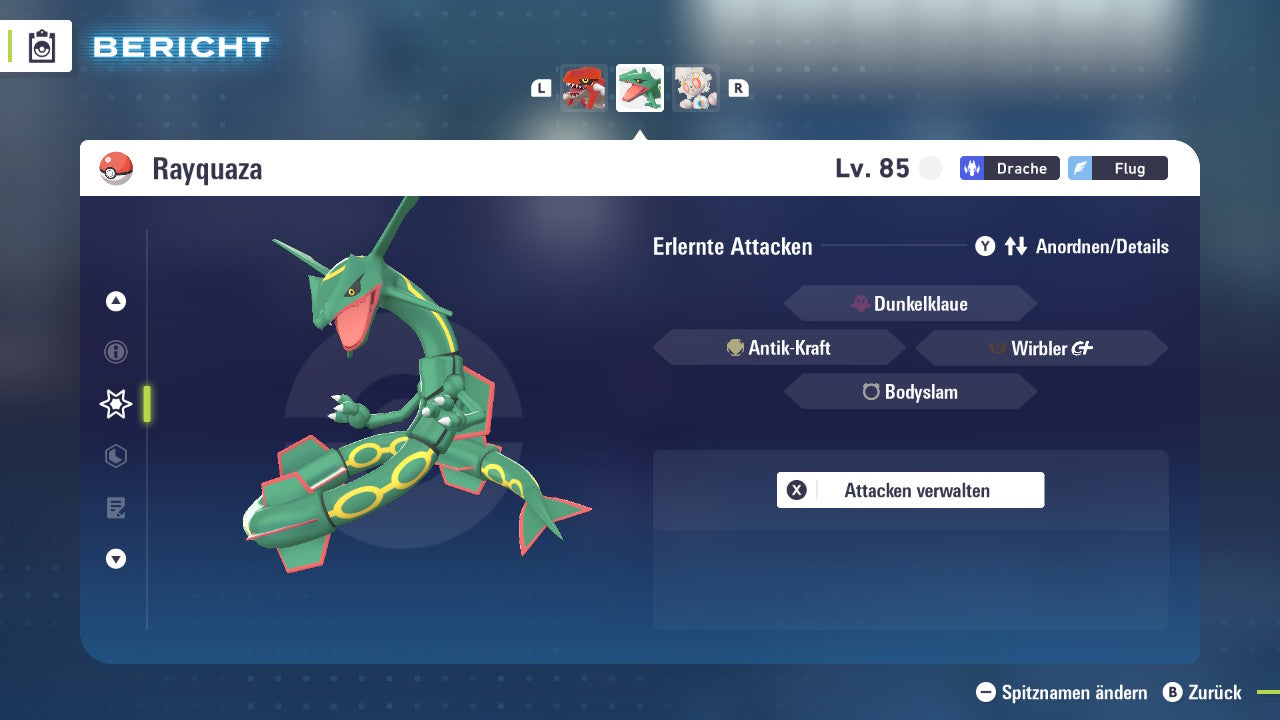
Task: Switch to the Groudon thumbnail tab
Action: click(584, 88)
